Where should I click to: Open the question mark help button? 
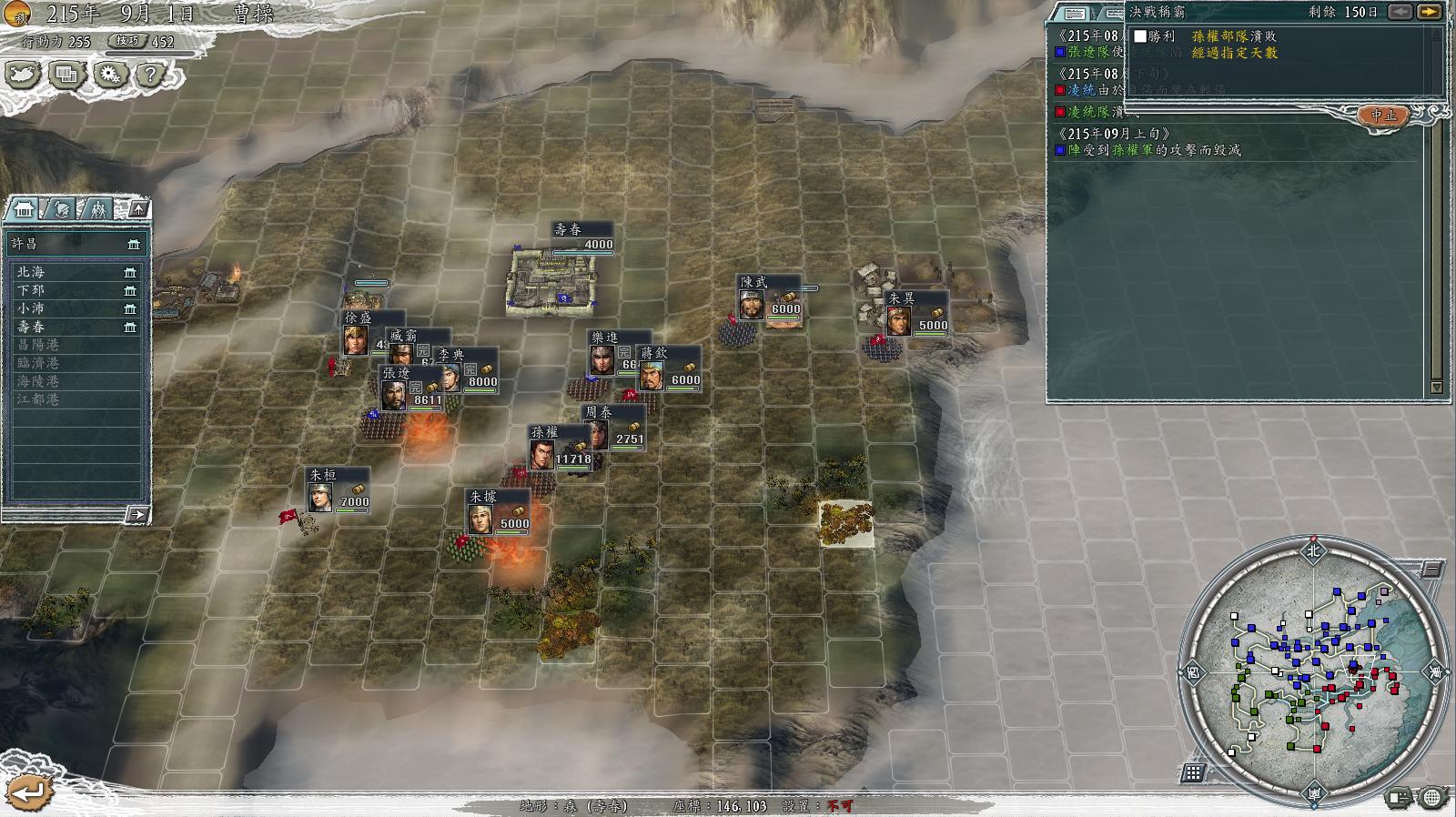click(151, 75)
